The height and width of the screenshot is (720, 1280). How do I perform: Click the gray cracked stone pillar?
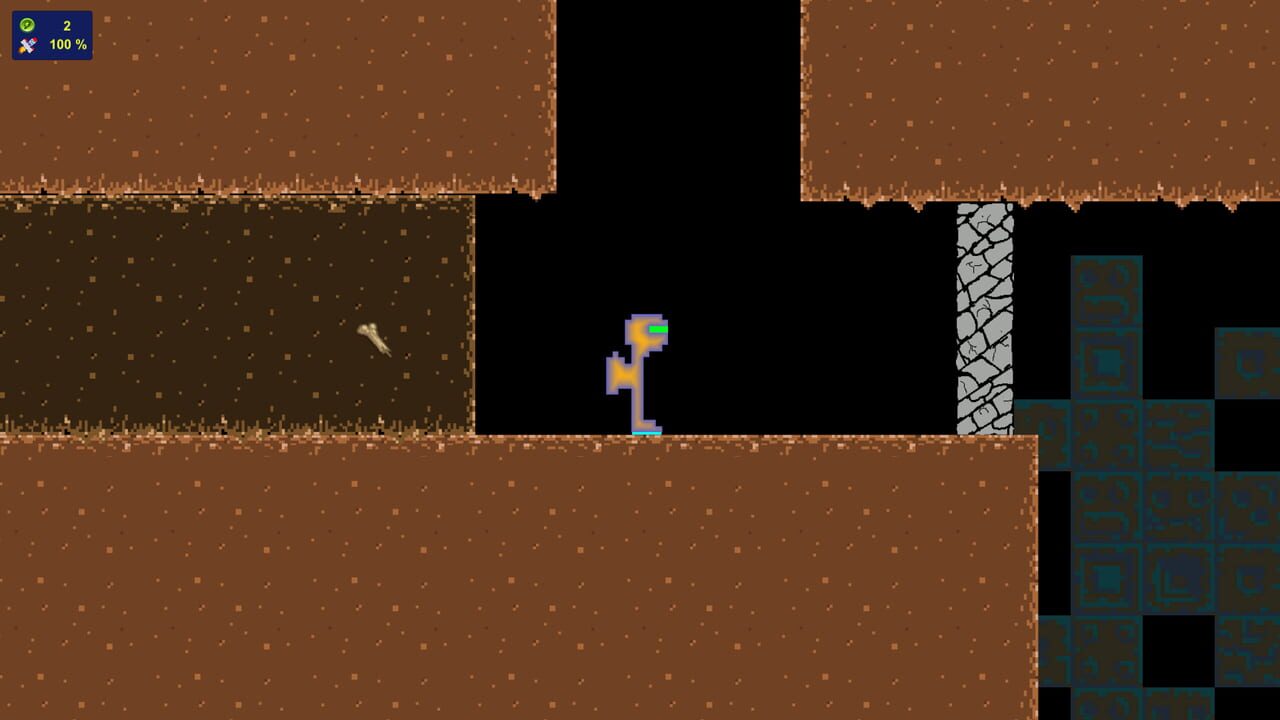tap(986, 320)
